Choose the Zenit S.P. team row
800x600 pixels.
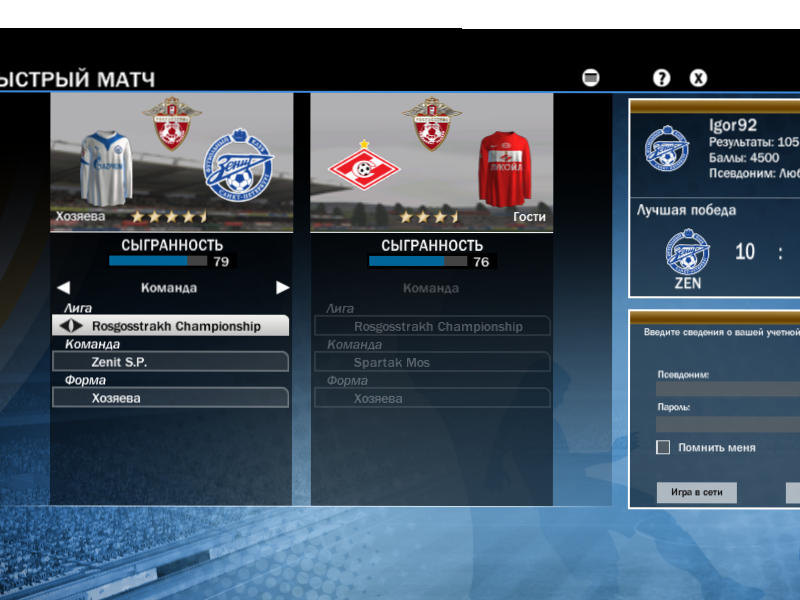[171, 362]
